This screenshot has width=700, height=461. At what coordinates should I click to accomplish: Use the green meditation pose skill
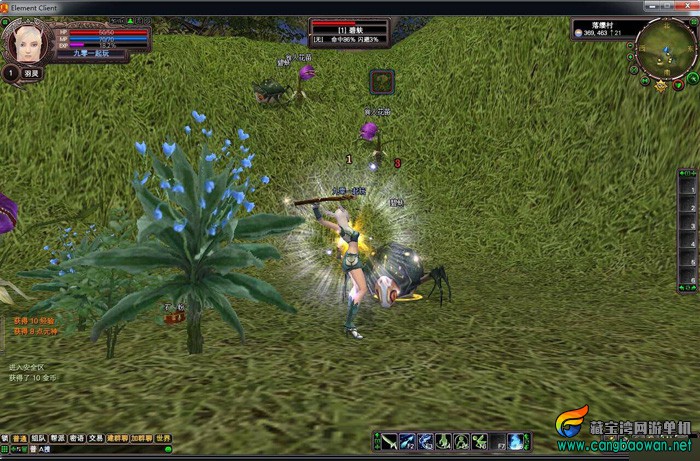461,441
